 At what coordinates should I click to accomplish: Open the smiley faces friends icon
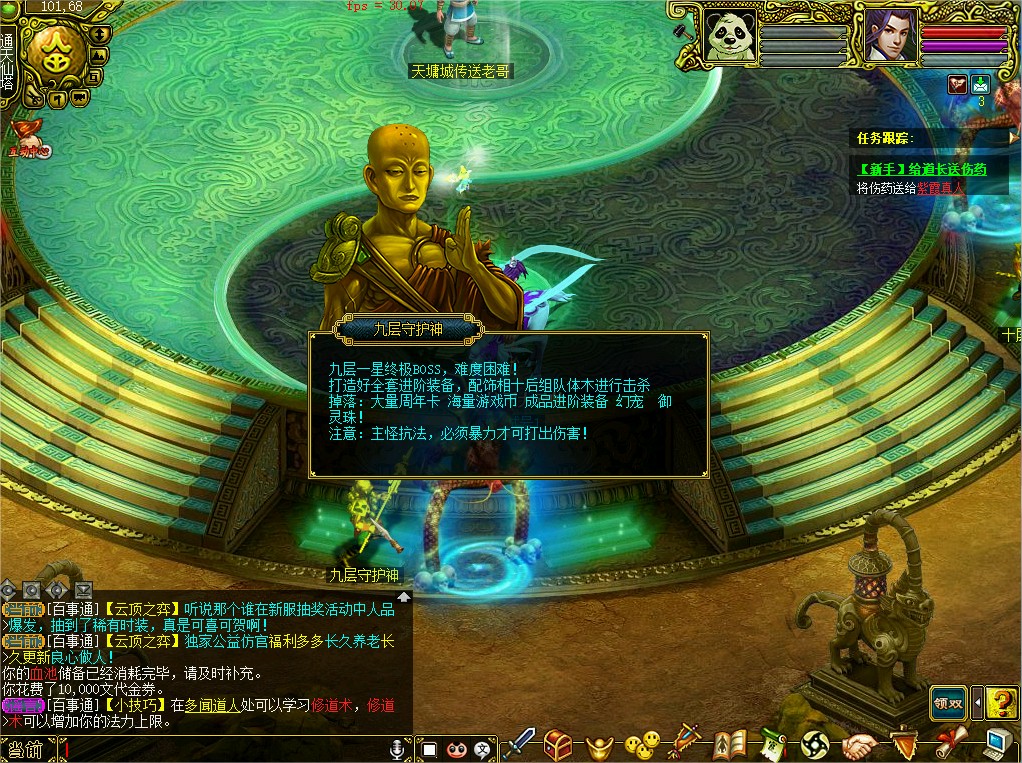(641, 743)
